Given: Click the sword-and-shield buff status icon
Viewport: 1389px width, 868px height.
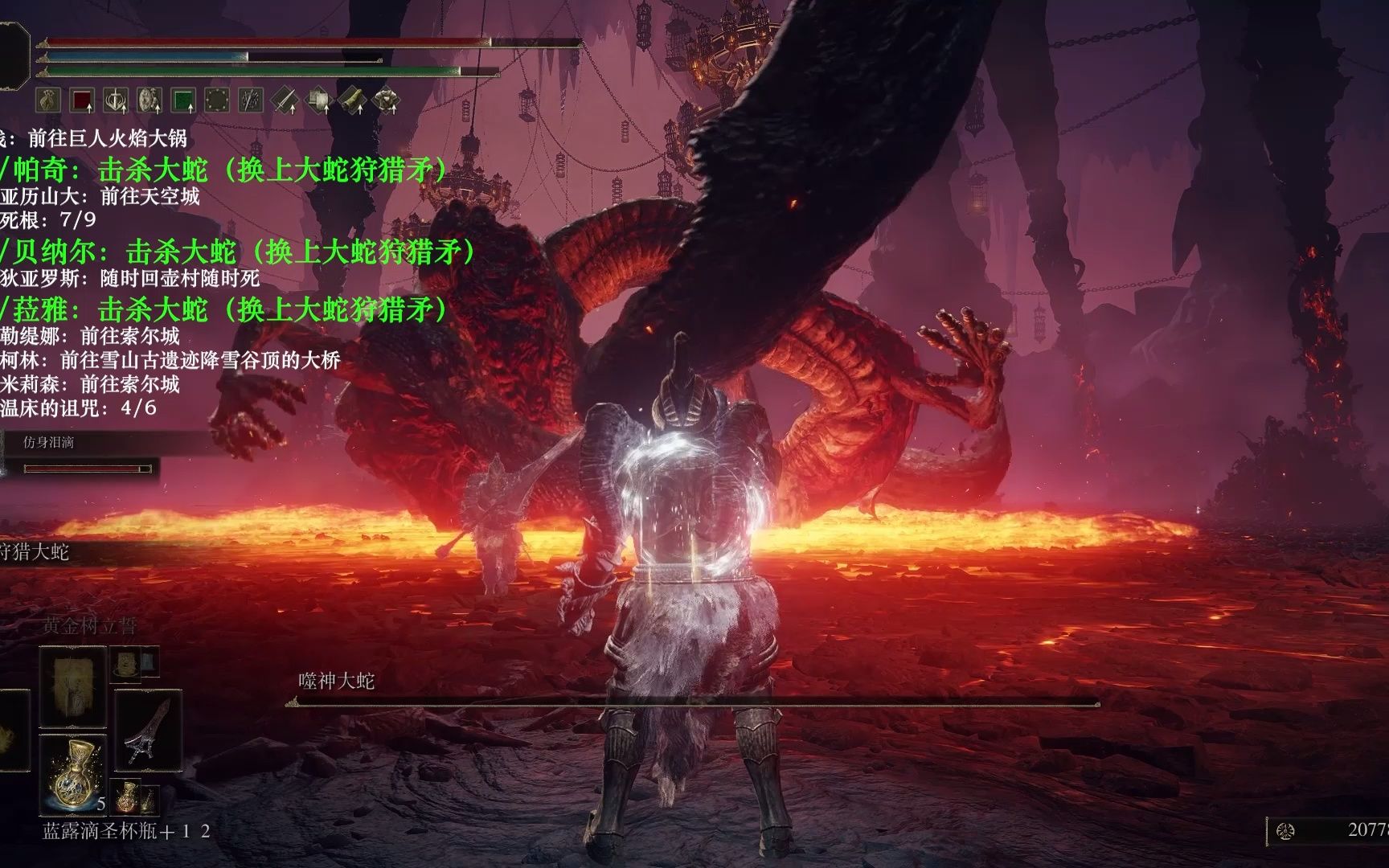Looking at the screenshot, I should (117, 100).
